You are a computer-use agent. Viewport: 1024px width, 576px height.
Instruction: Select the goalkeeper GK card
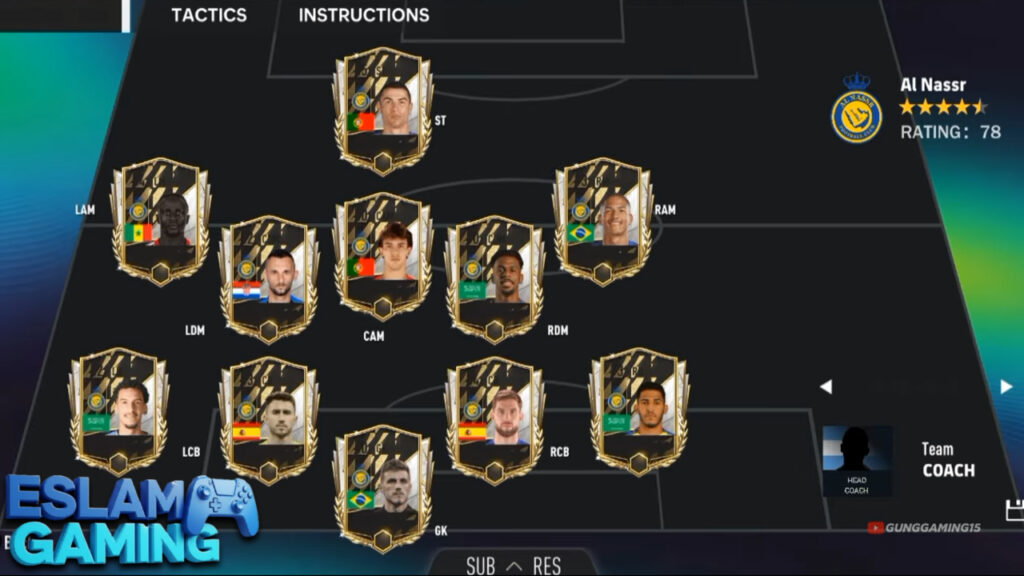383,488
